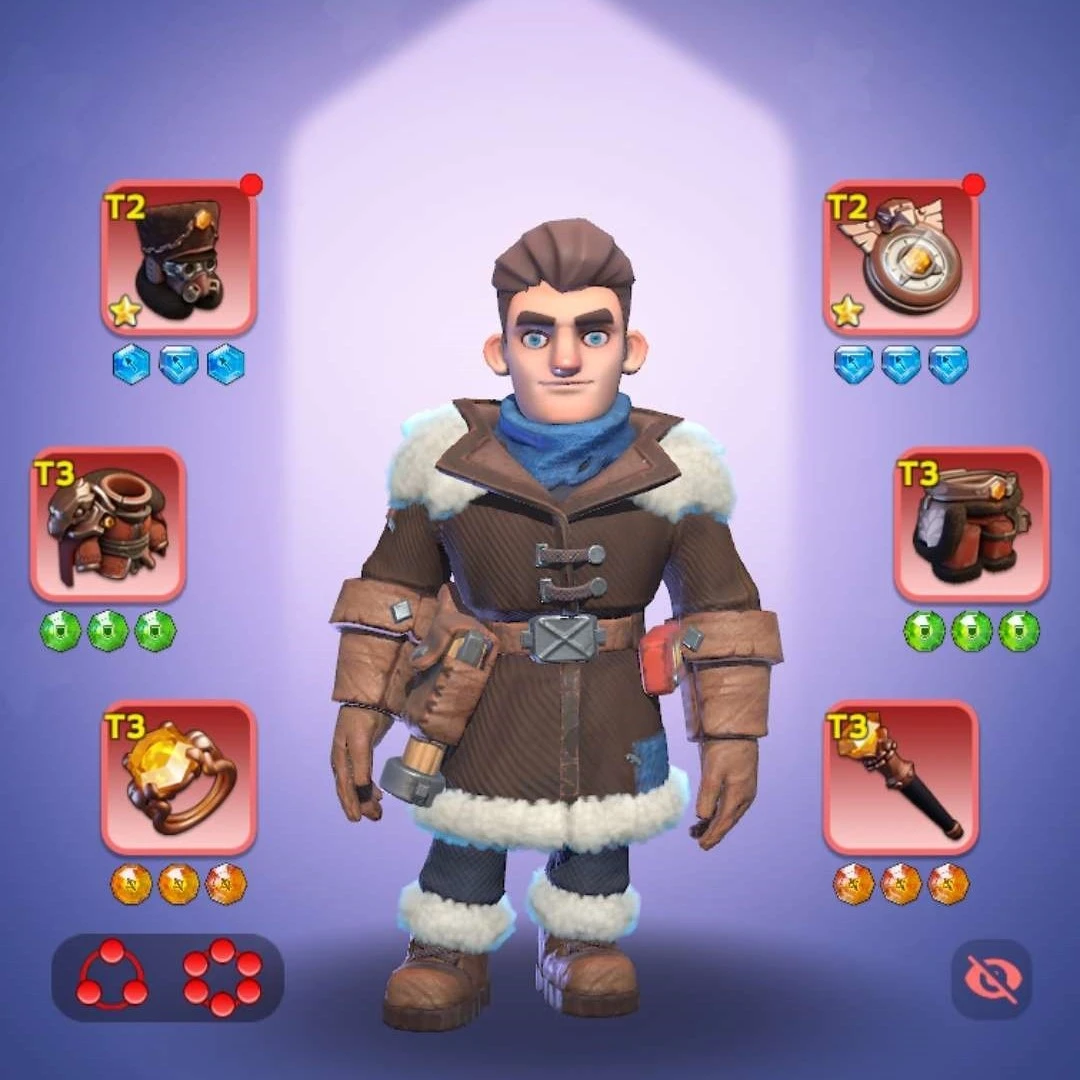Toggle the crossed-out eye visibility button
Viewport: 1080px width, 1080px height.
tap(991, 979)
